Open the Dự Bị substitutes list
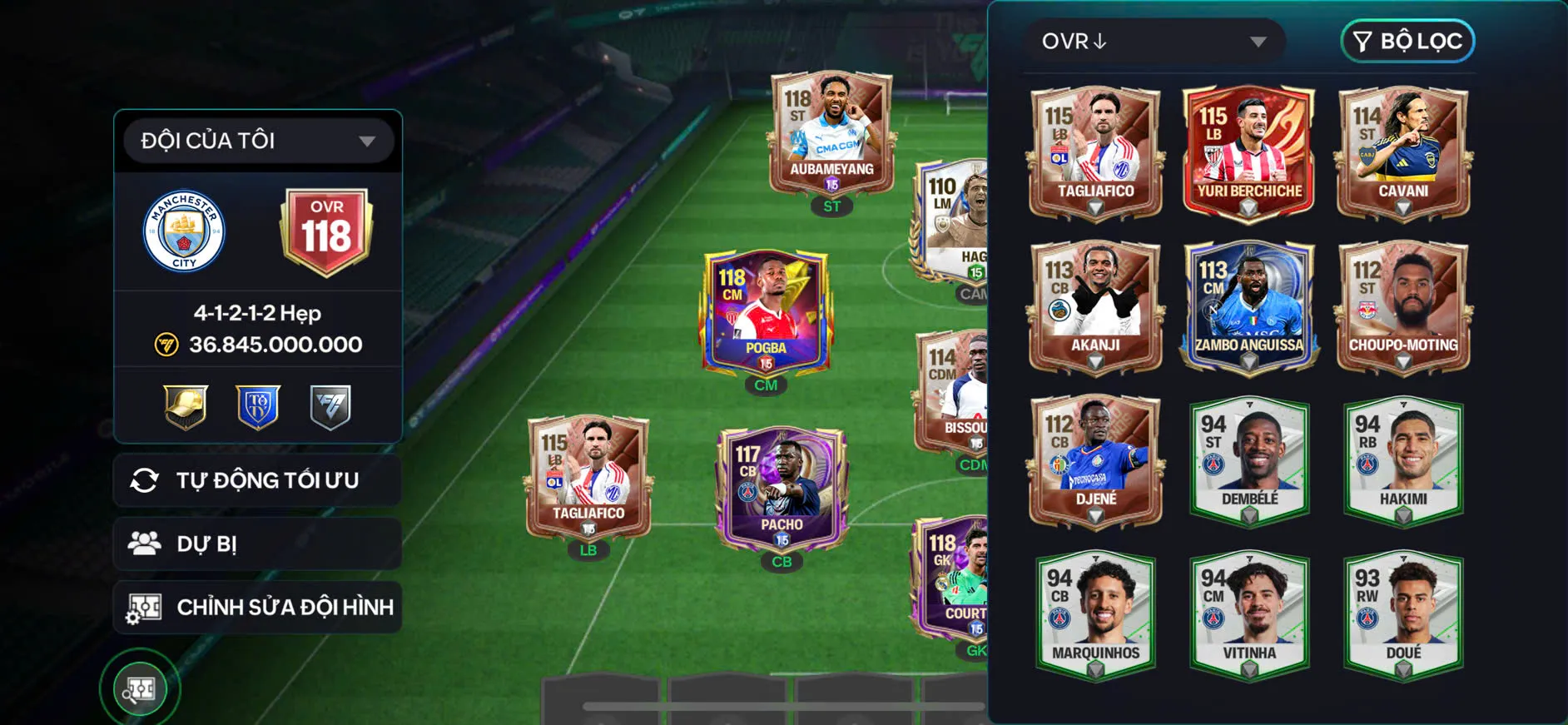This screenshot has width=1568, height=725. [258, 544]
